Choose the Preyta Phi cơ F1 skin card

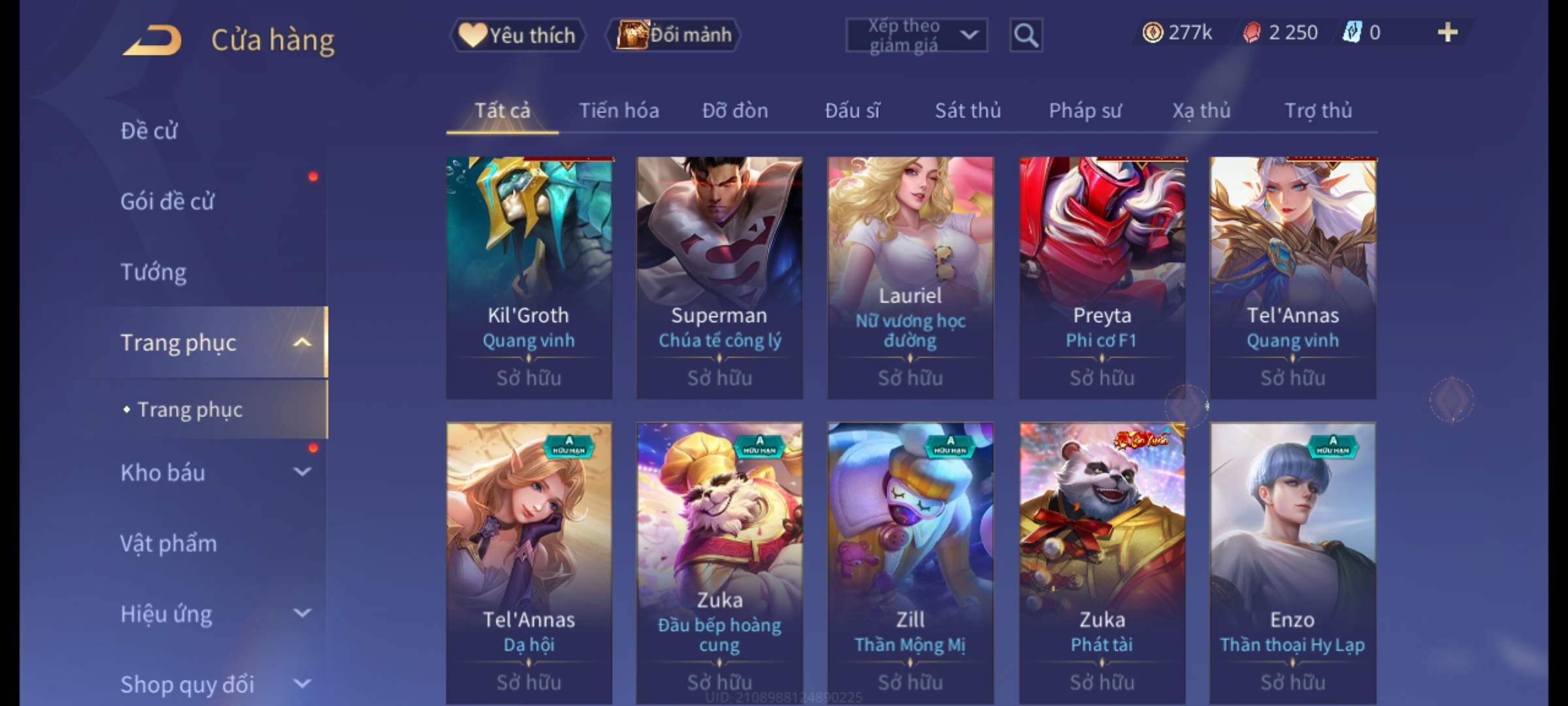[1102, 278]
